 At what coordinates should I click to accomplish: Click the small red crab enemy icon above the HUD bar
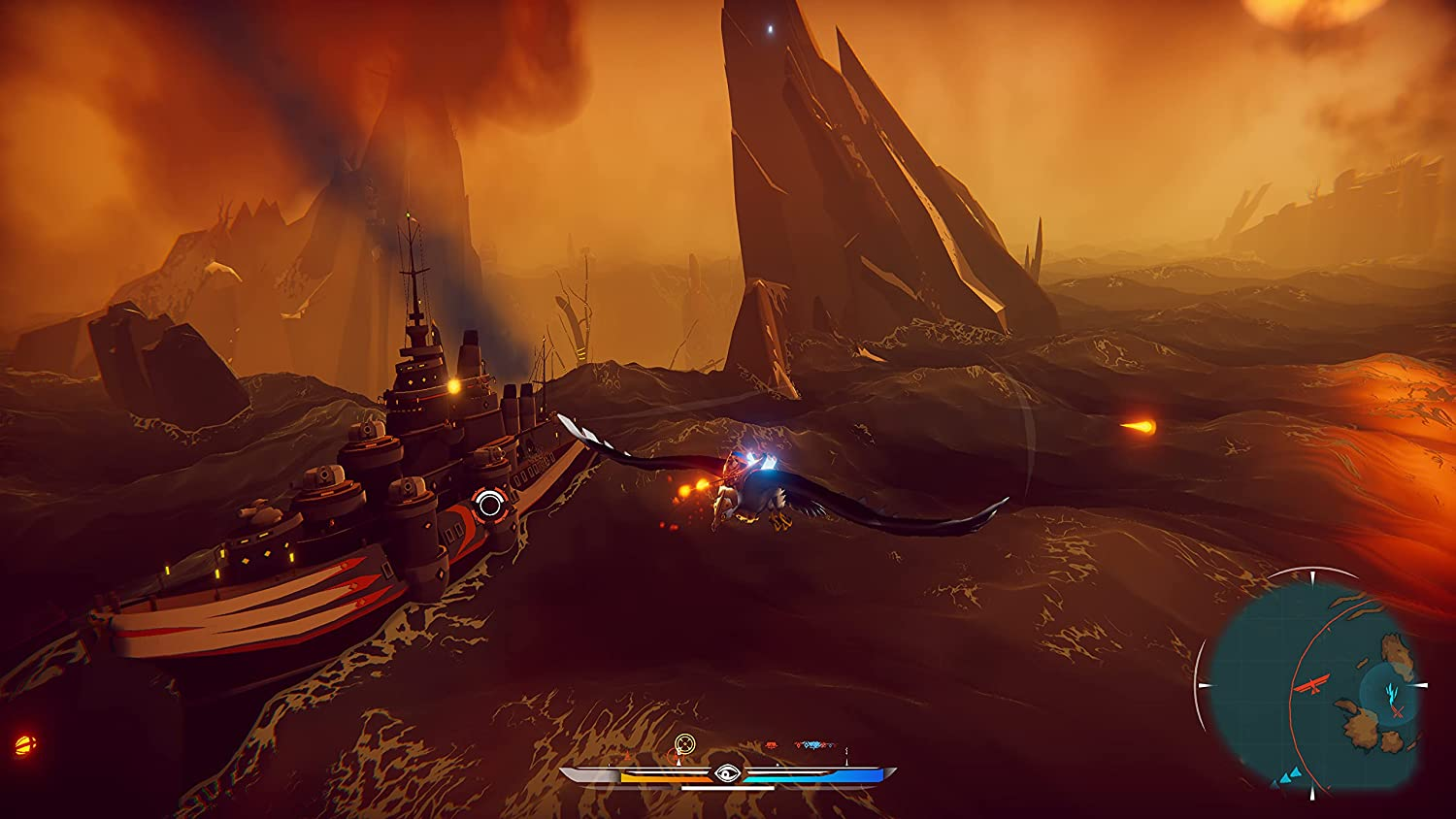(x=772, y=745)
